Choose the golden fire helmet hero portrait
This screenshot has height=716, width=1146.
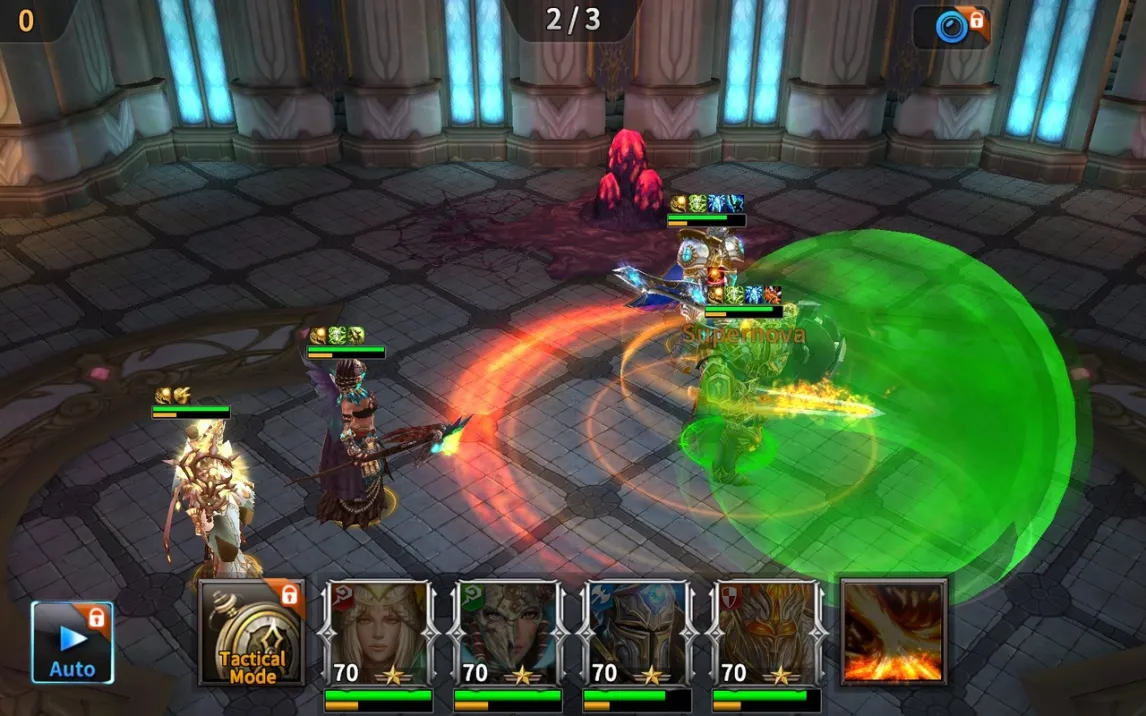point(766,632)
